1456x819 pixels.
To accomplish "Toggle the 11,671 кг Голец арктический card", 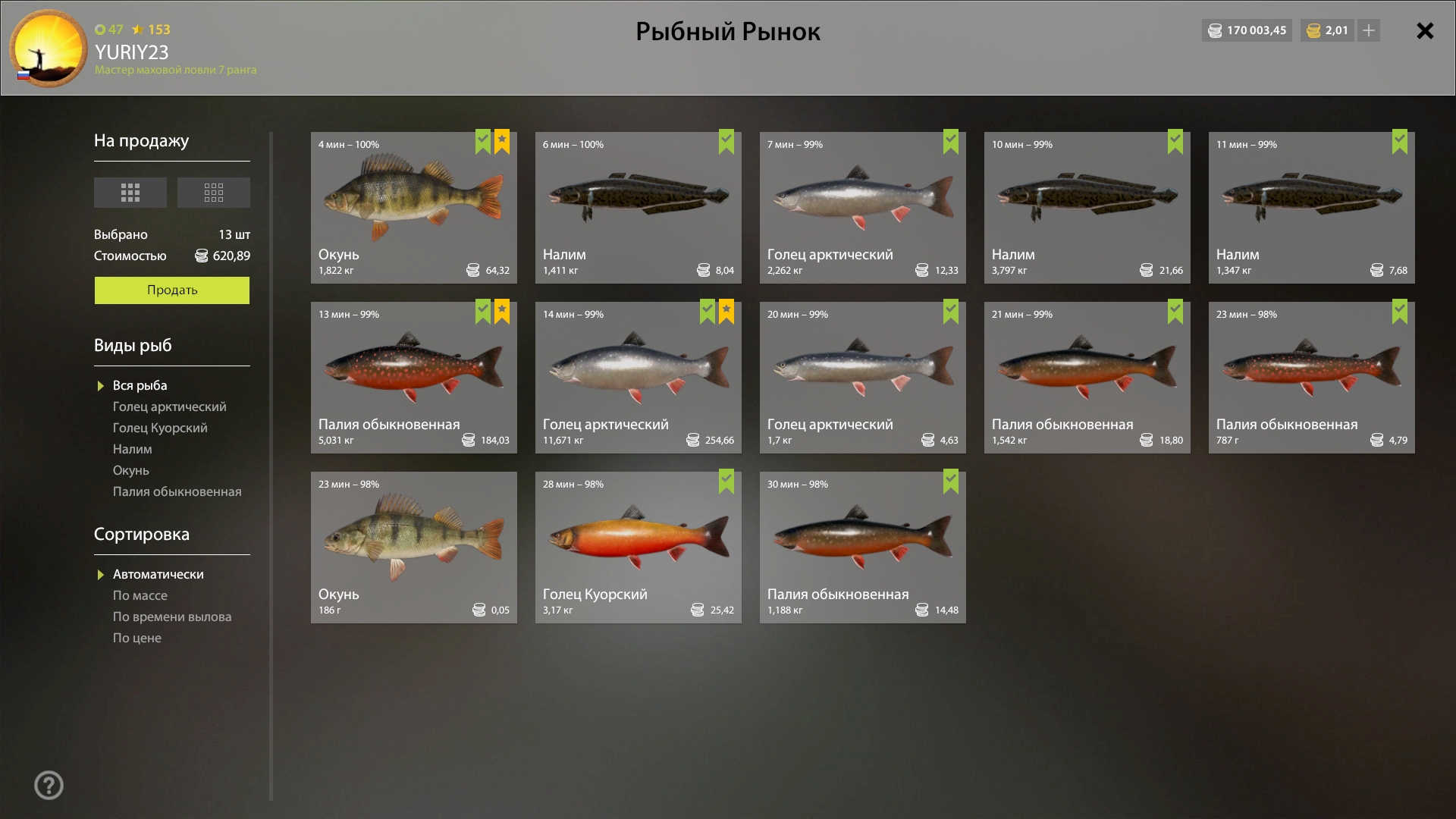I will (x=638, y=377).
